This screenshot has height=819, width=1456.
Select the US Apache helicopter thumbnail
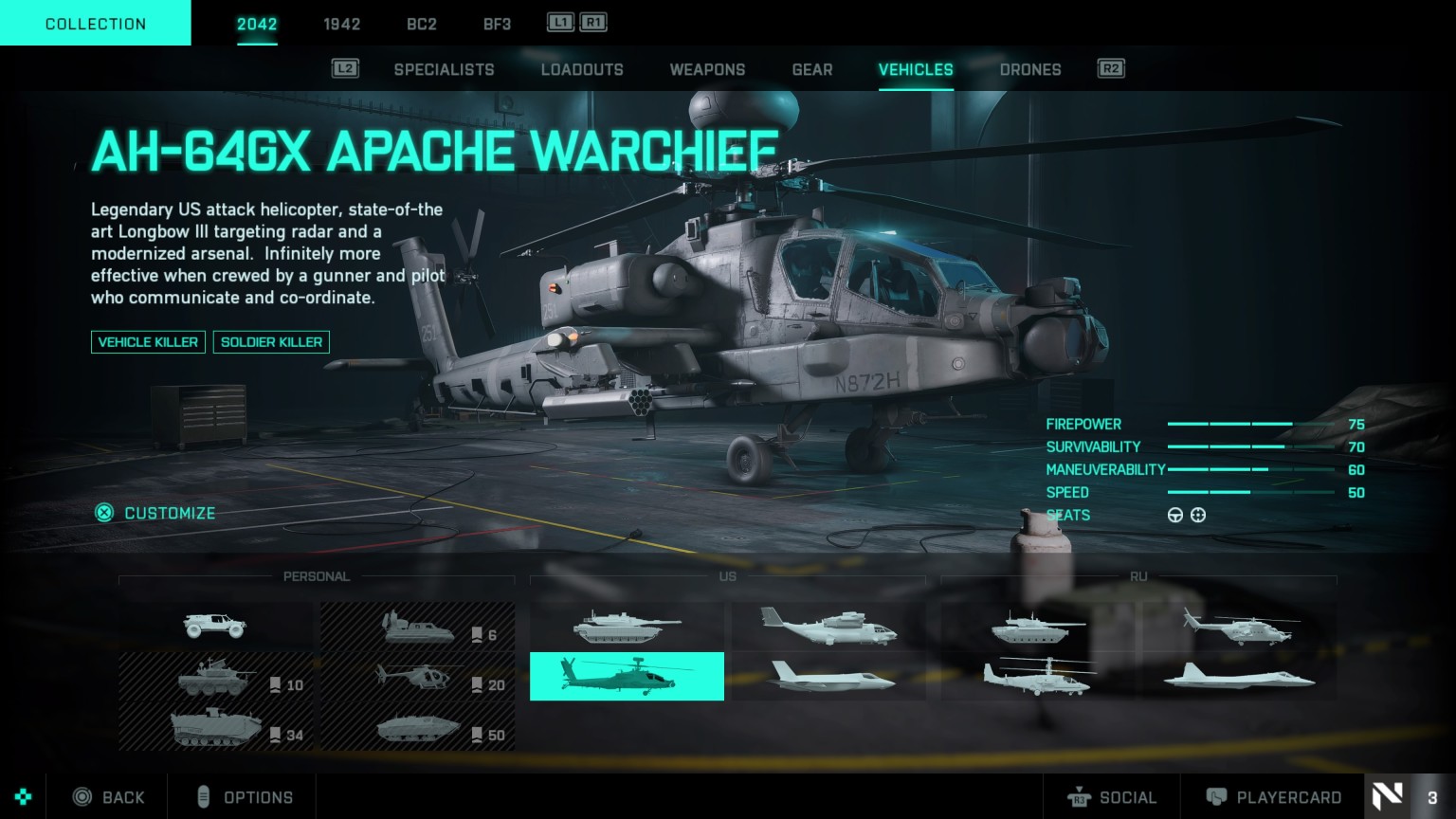627,677
